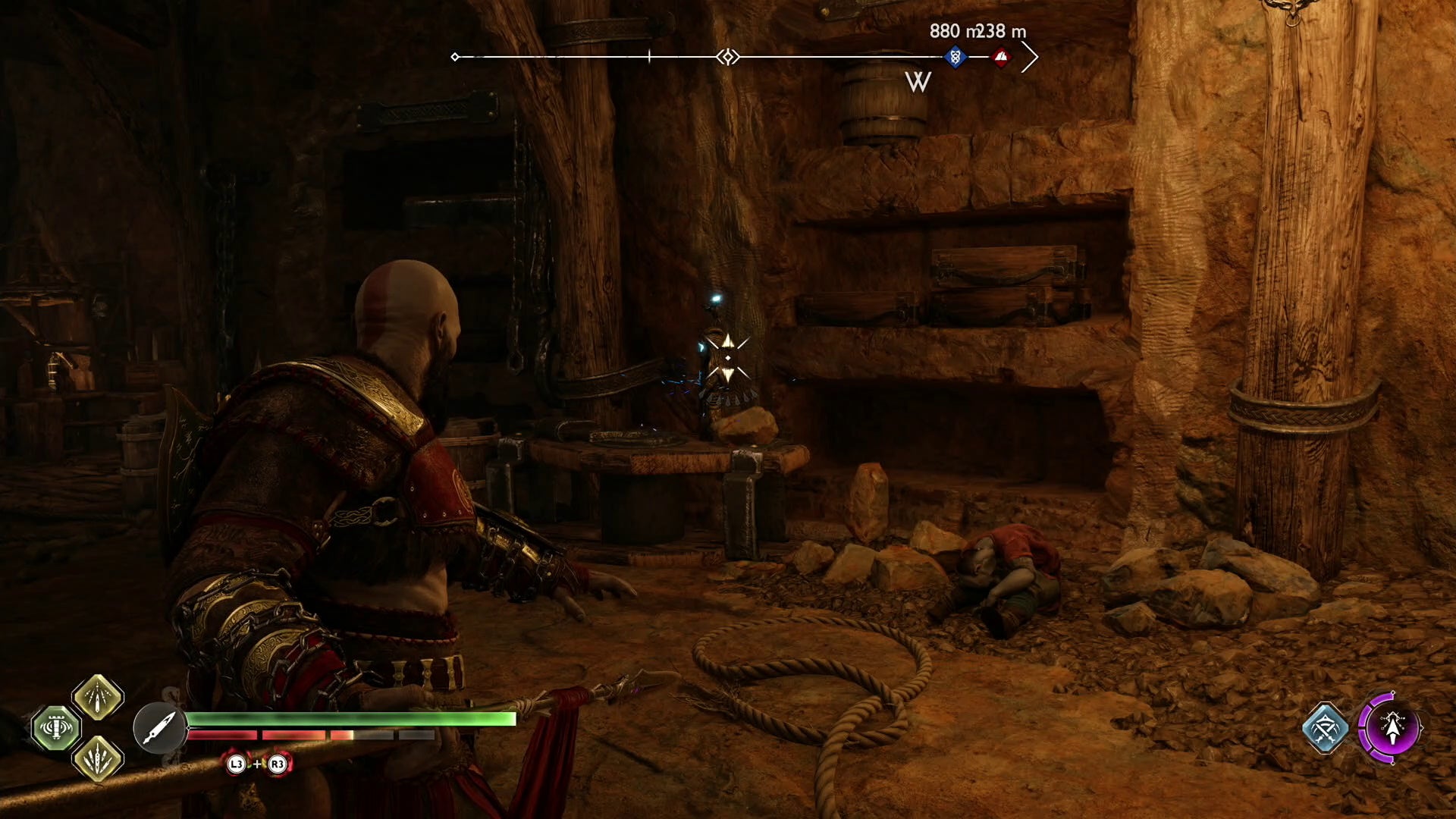Image resolution: width=1456 pixels, height=819 pixels.
Task: Click the right-pointing chevron on the compass
Action: pyautogui.click(x=1030, y=55)
